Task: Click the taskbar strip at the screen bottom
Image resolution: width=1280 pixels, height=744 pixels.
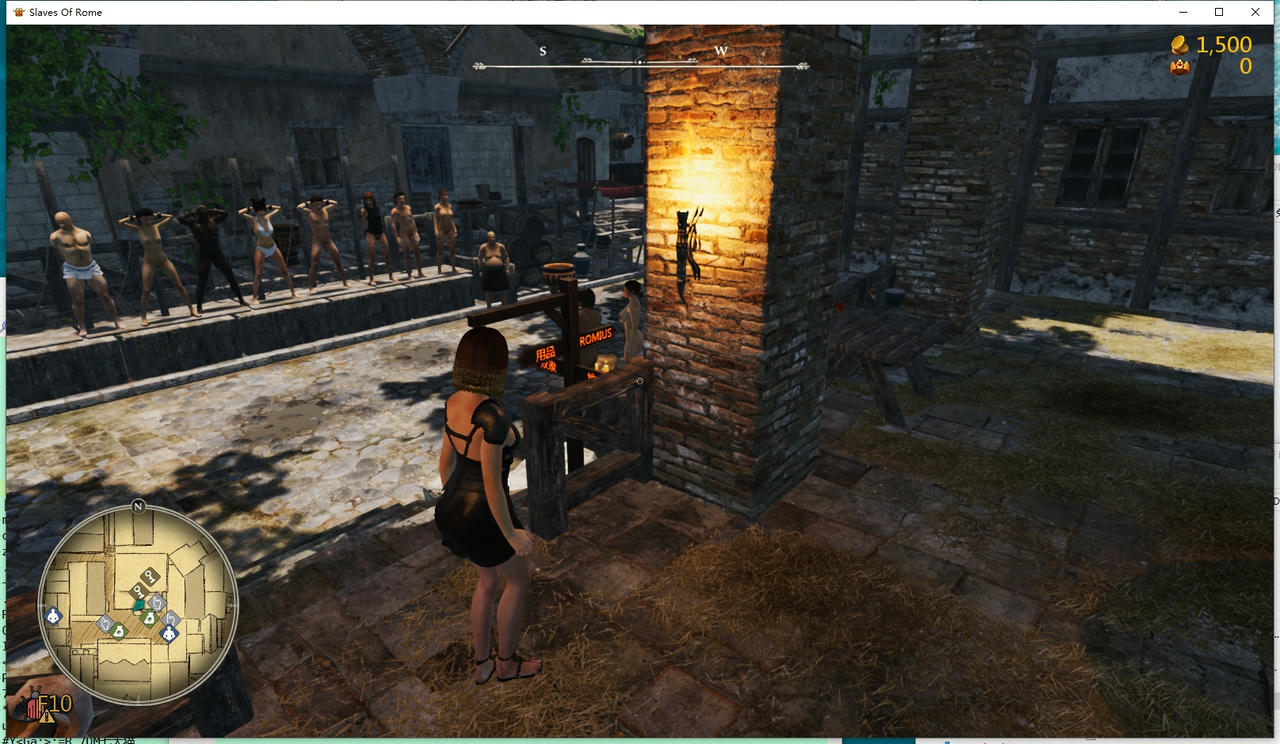Action: [640, 740]
